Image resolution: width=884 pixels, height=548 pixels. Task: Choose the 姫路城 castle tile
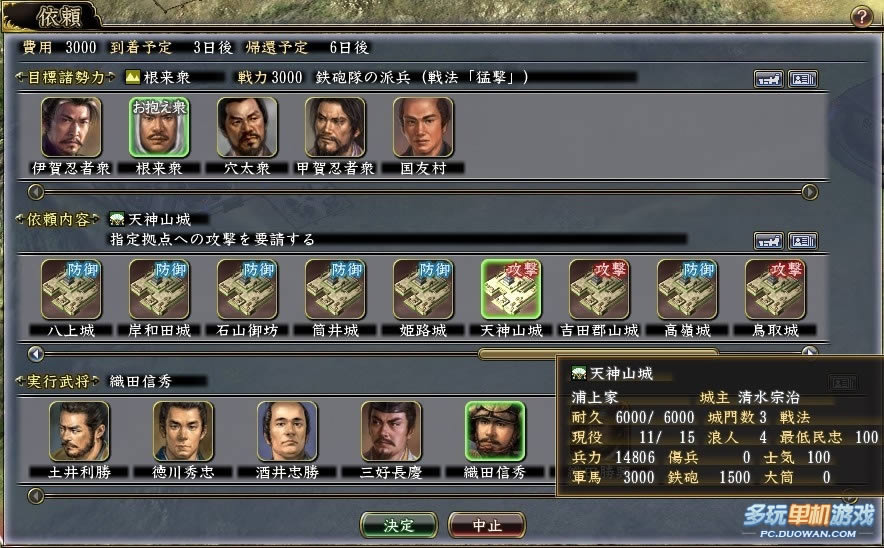click(x=423, y=289)
